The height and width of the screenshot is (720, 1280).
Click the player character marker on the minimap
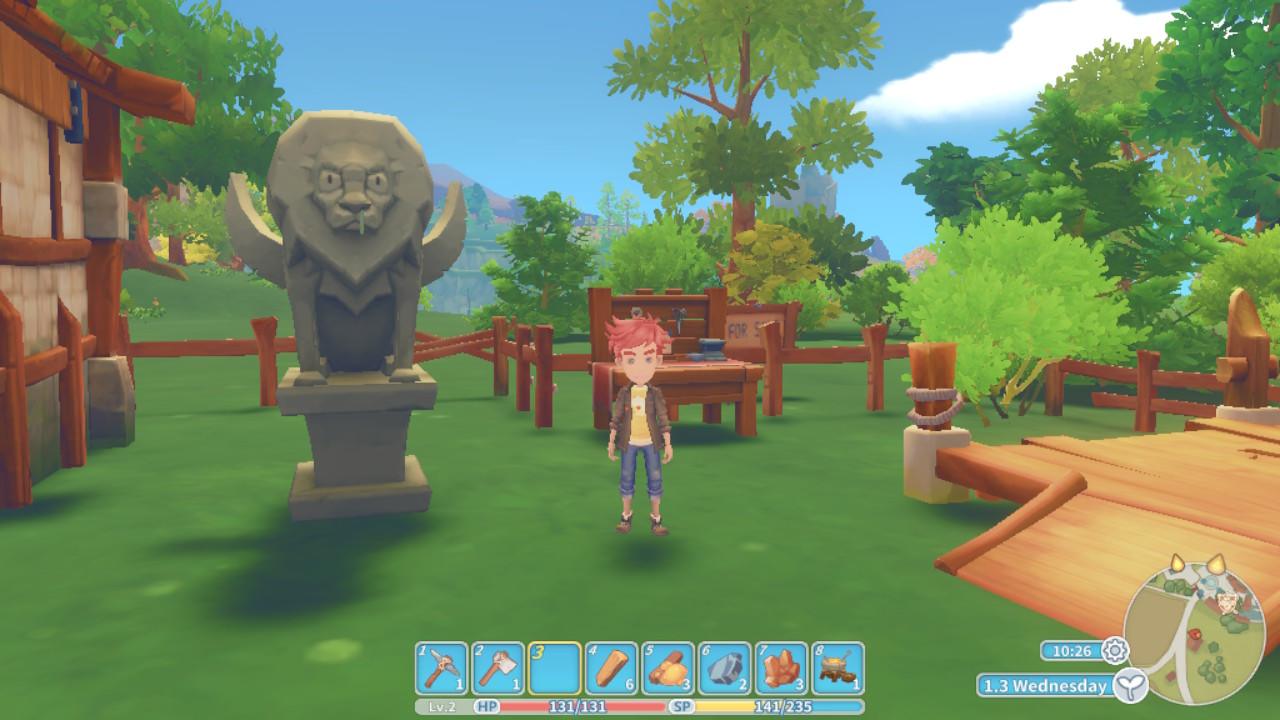pyautogui.click(x=1226, y=603)
